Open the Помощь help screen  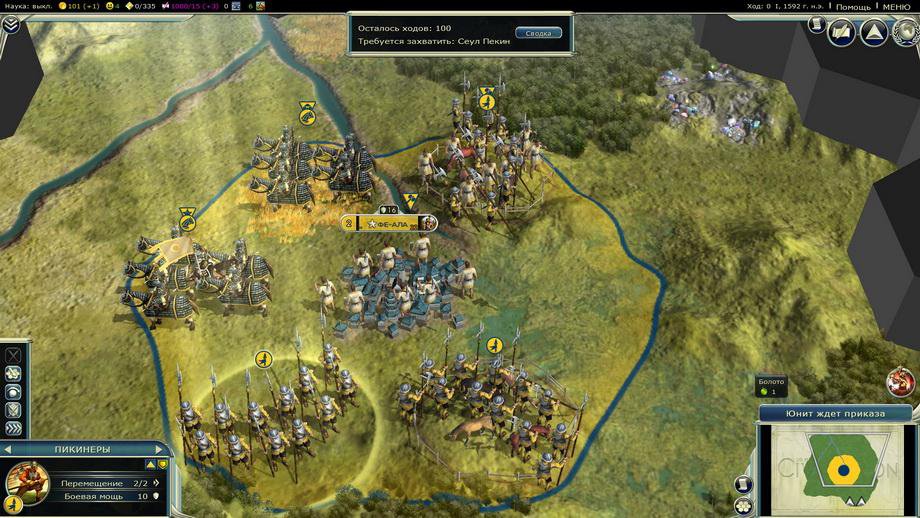coord(853,6)
